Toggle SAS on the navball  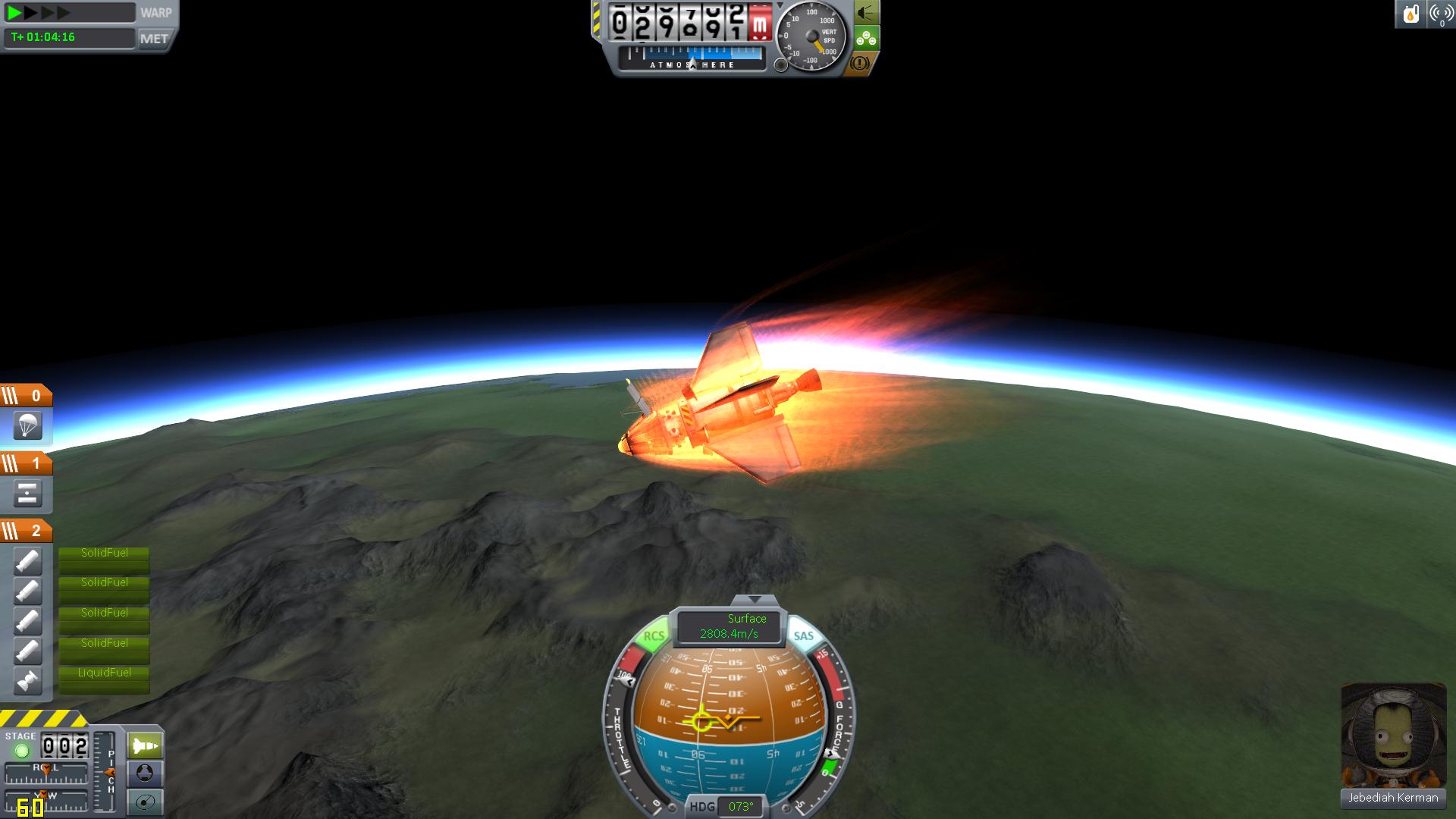tap(803, 636)
